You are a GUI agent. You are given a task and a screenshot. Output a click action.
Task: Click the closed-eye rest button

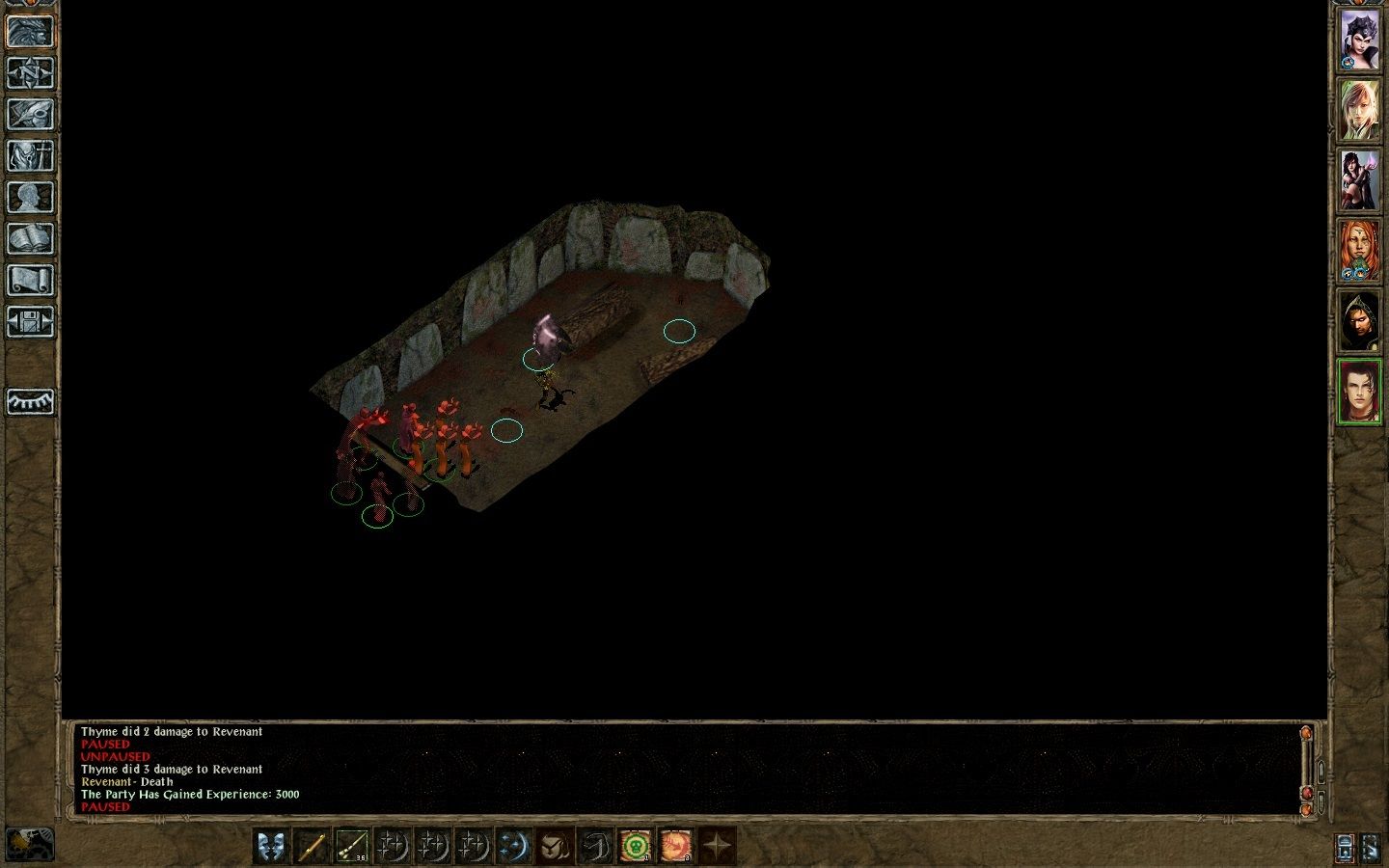[x=30, y=401]
